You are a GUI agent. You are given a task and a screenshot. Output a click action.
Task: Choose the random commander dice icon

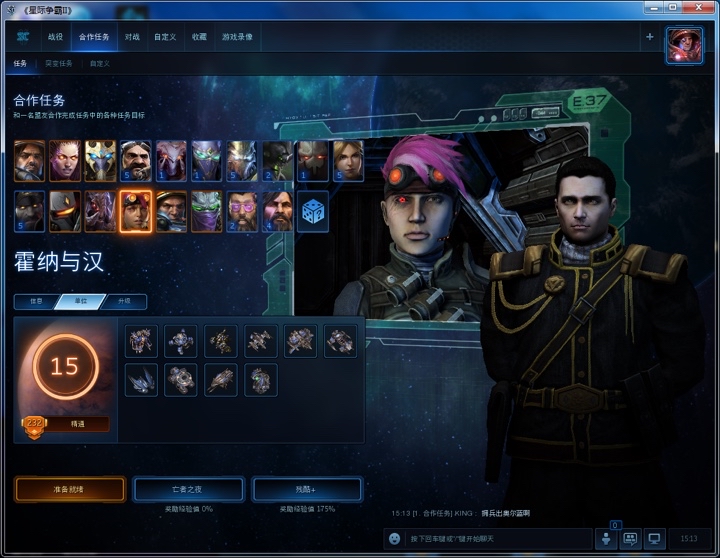pyautogui.click(x=312, y=211)
